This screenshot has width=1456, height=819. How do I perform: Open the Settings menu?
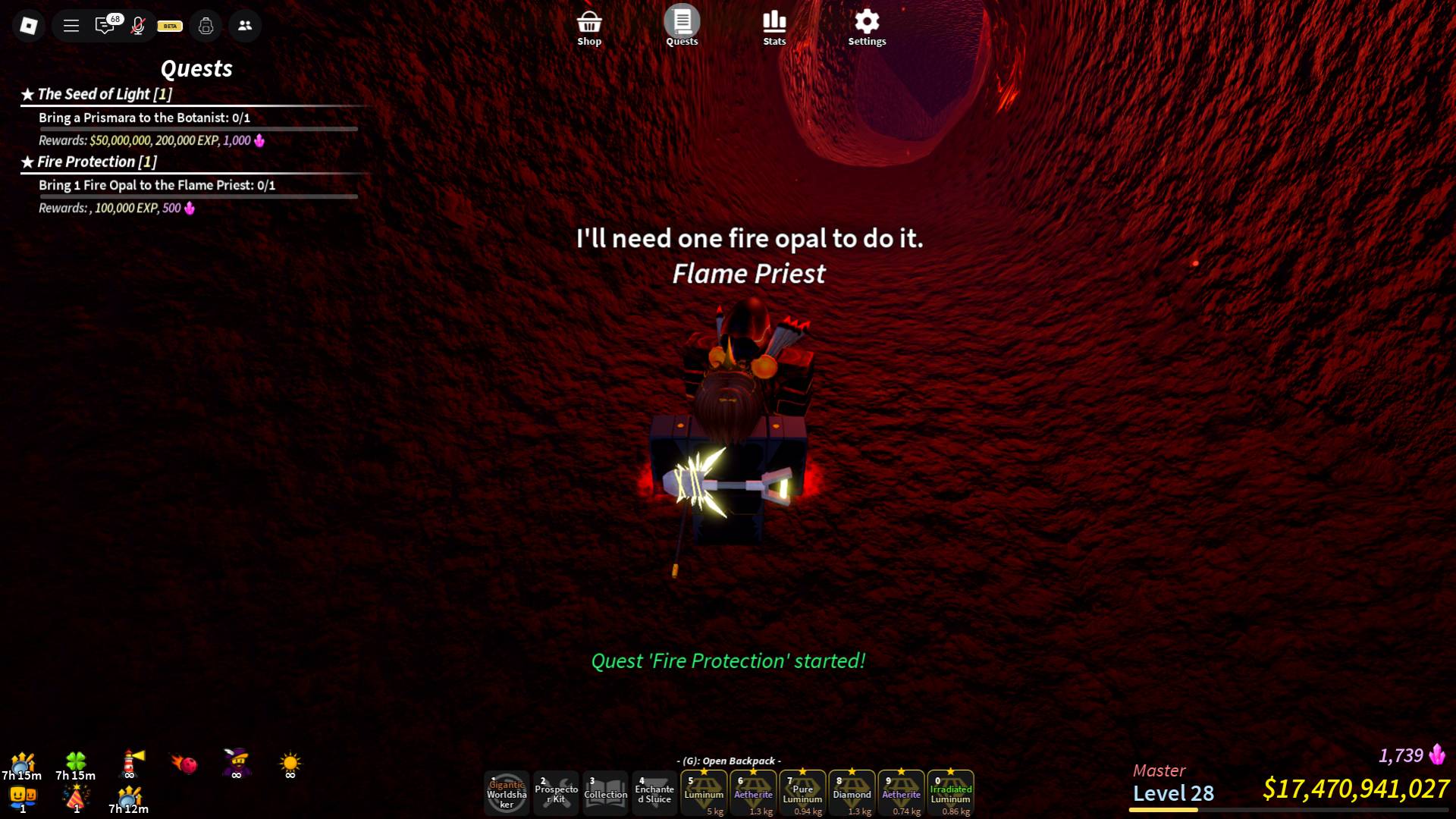(x=867, y=23)
